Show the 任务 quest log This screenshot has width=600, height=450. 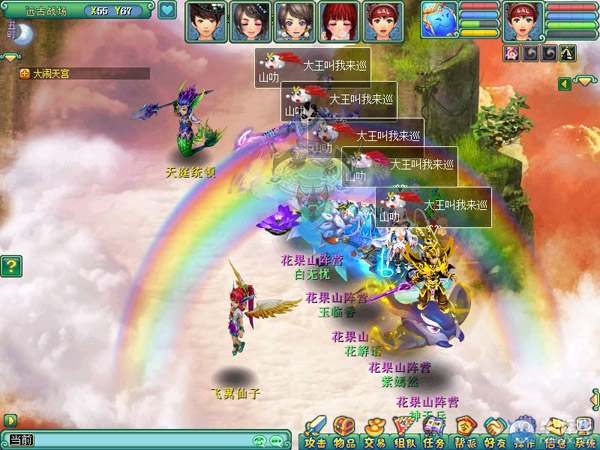tap(434, 431)
